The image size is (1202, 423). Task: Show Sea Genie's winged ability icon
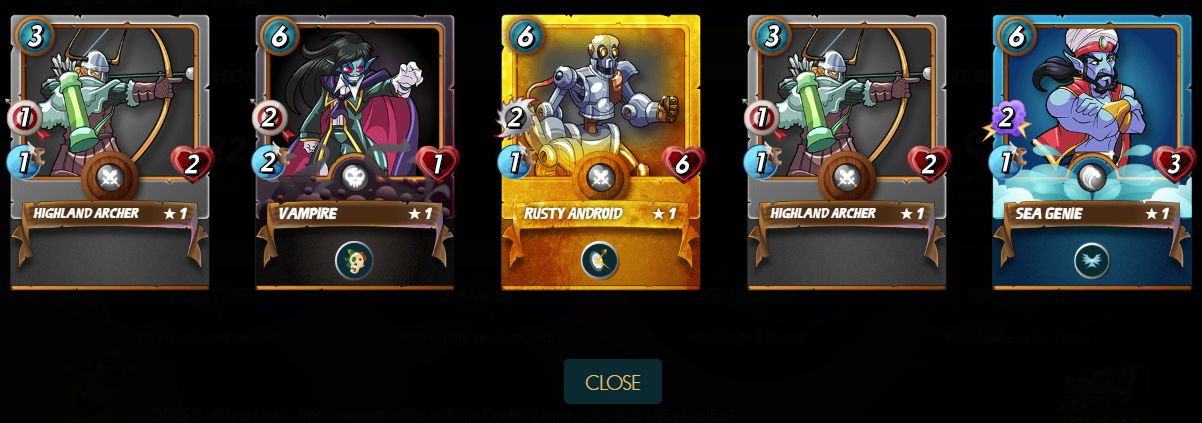(x=1092, y=260)
